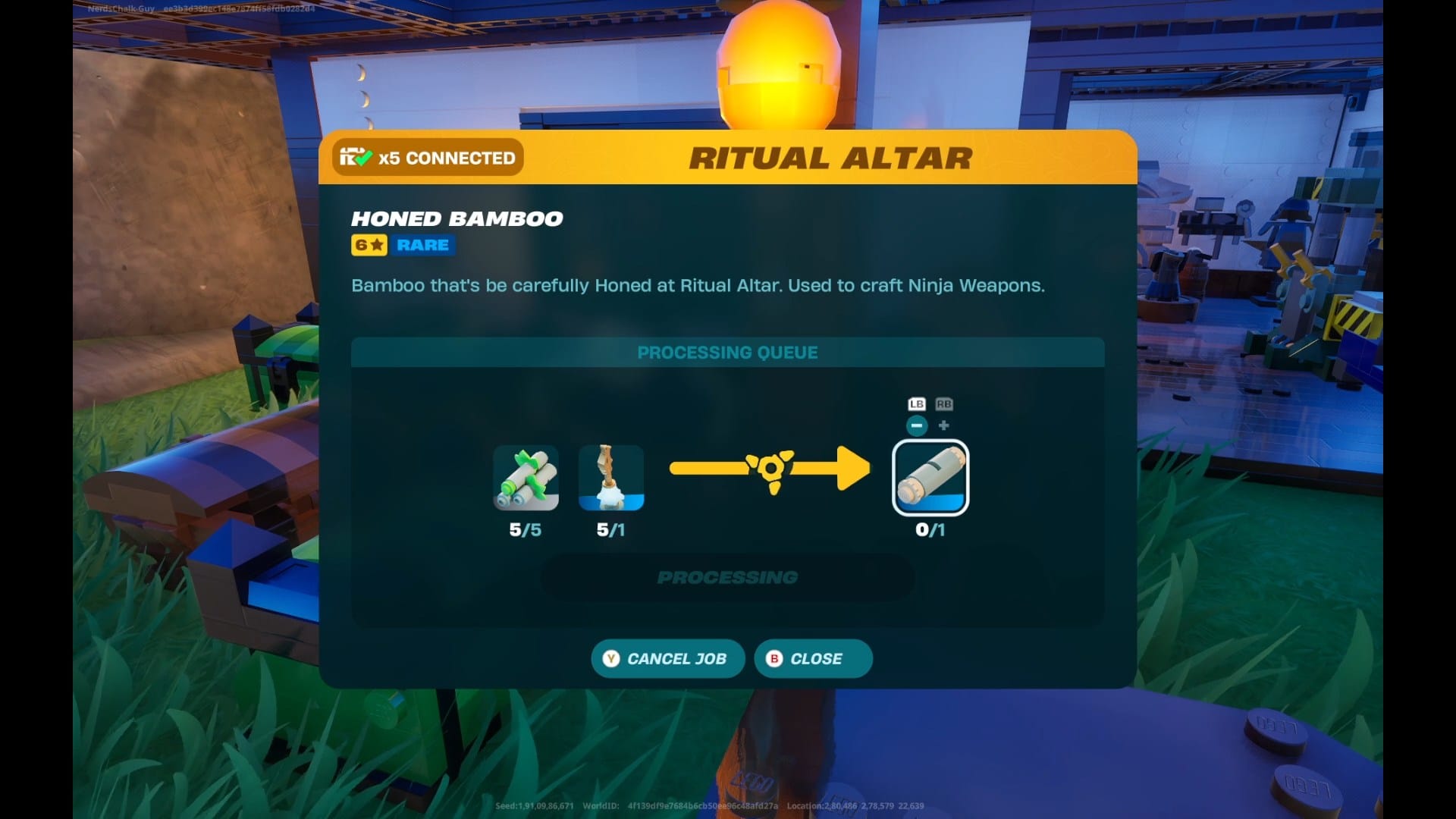1456x819 pixels.
Task: Click the greyed-out Processing button
Action: pos(727,577)
